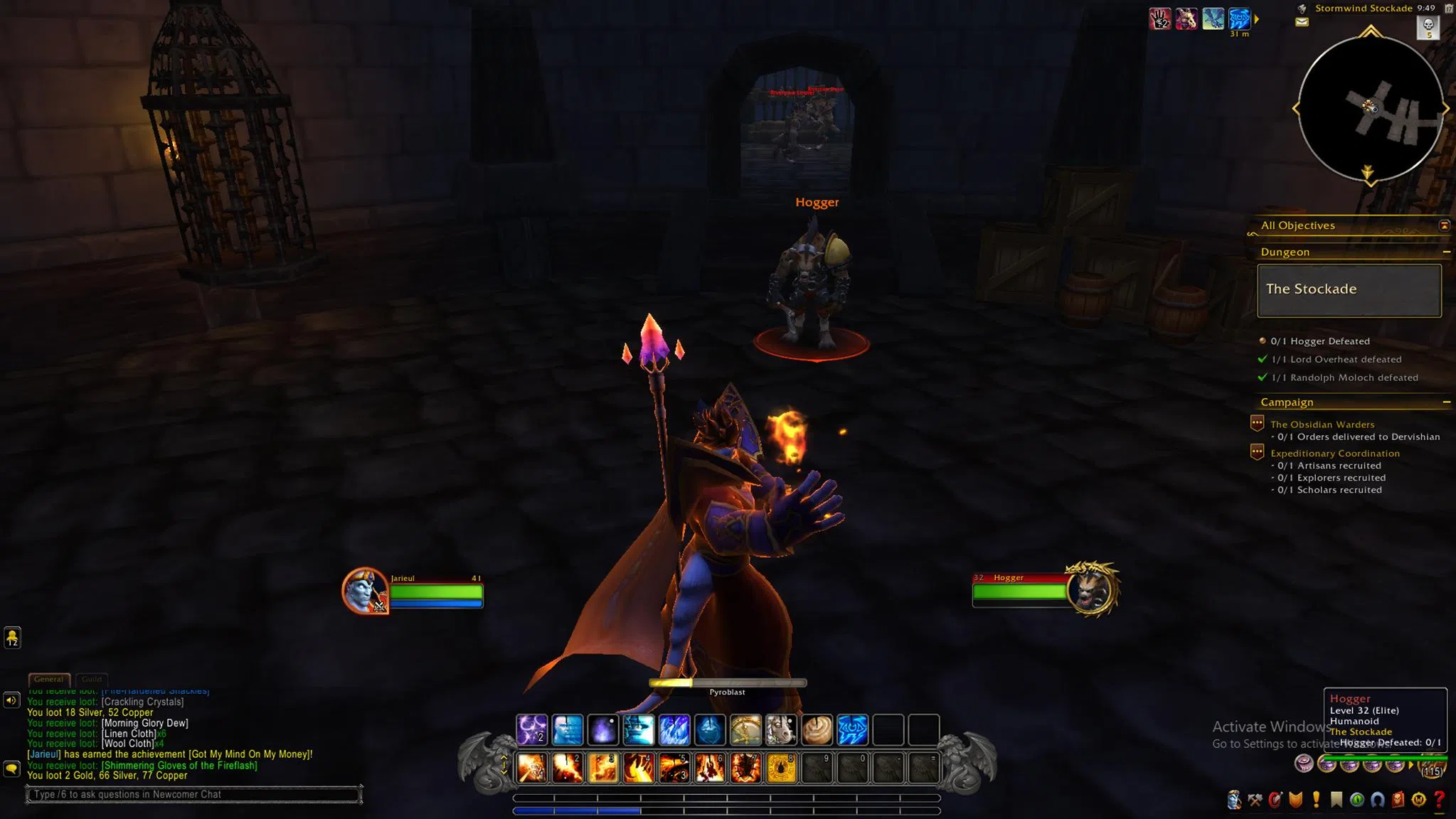The width and height of the screenshot is (1456, 819).
Task: Select The Stockade dungeon objective box
Action: (1349, 290)
